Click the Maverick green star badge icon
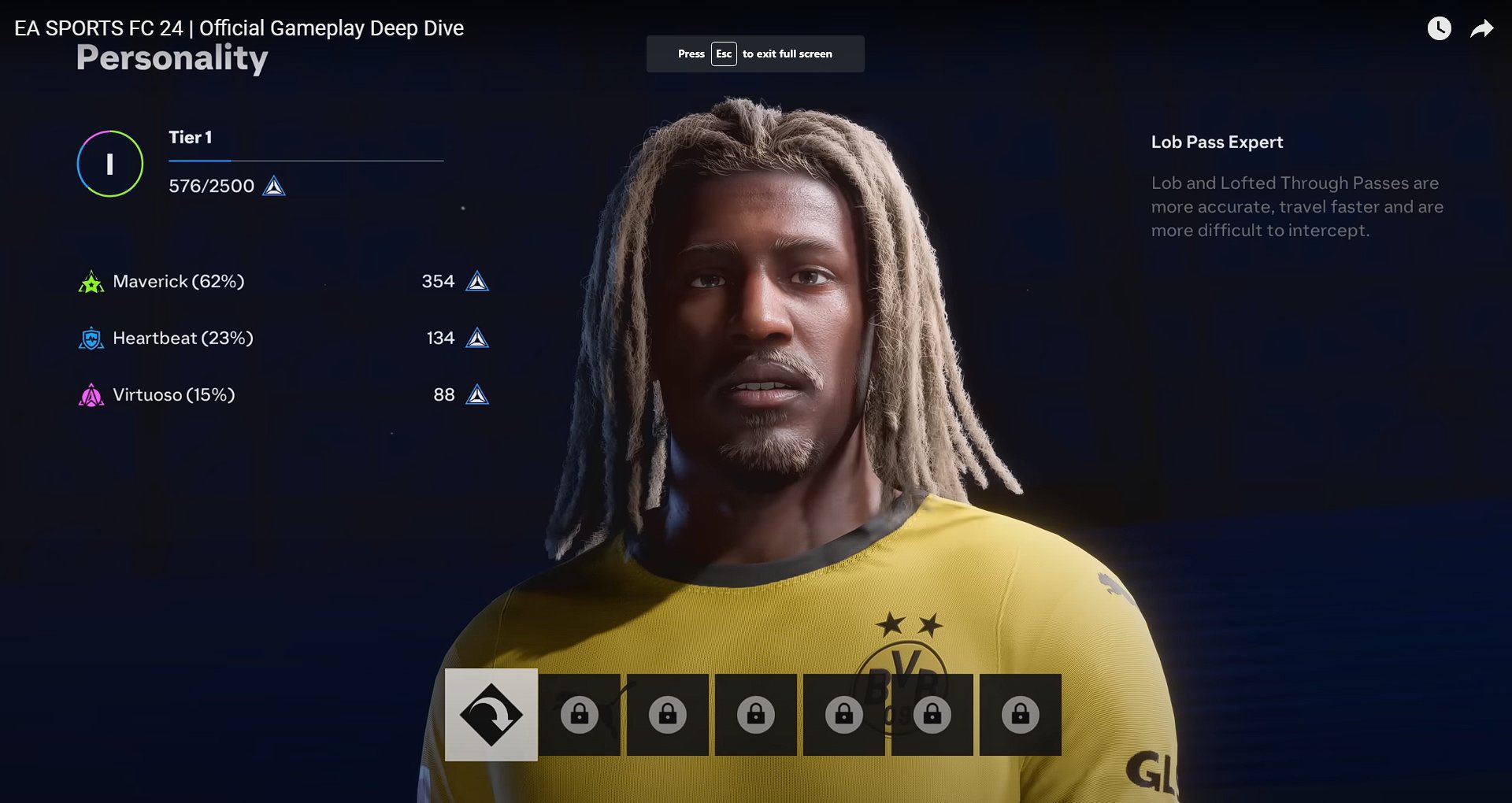This screenshot has height=803, width=1512. [91, 281]
